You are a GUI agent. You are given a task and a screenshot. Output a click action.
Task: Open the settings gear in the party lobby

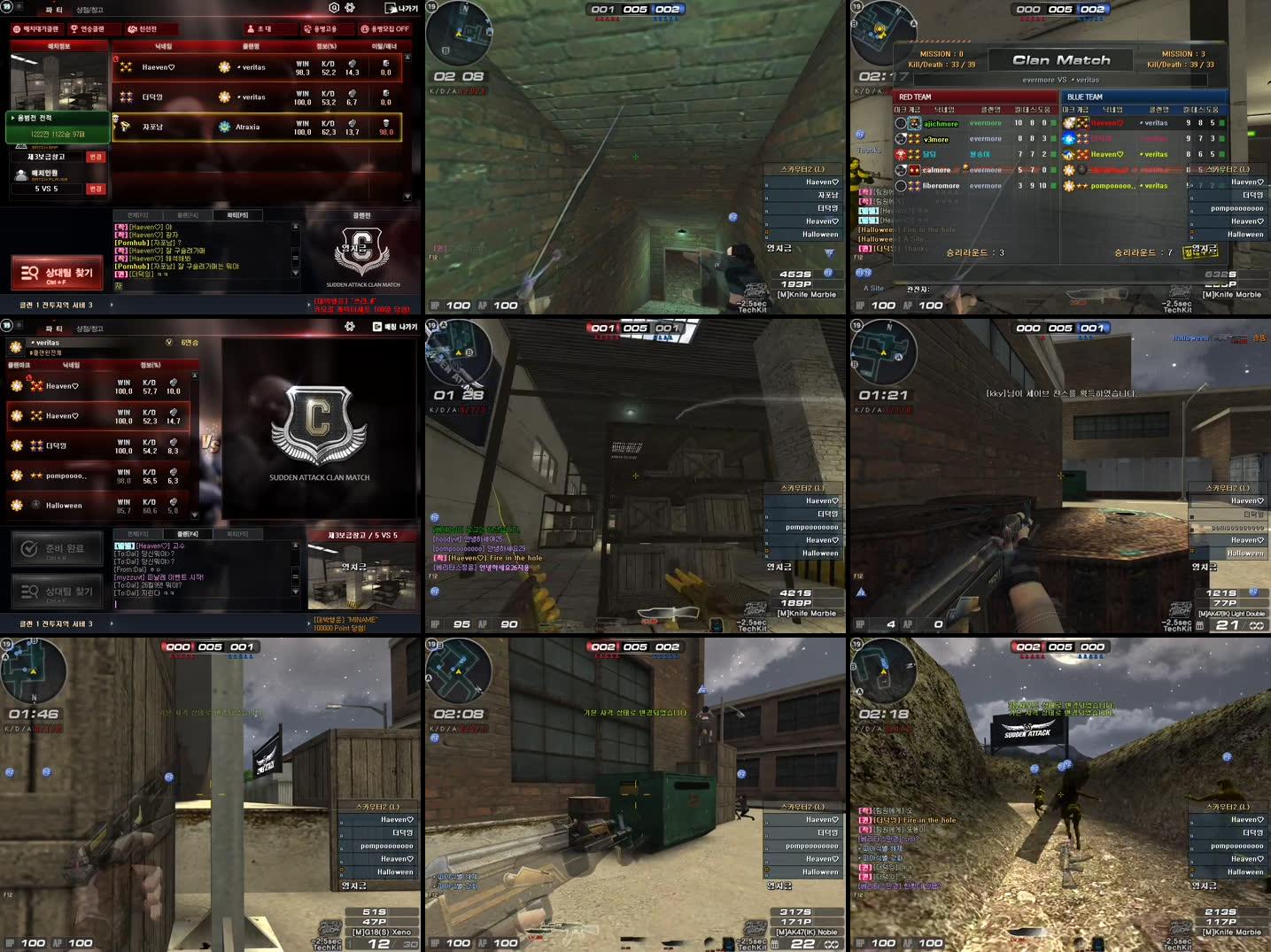tap(349, 6)
